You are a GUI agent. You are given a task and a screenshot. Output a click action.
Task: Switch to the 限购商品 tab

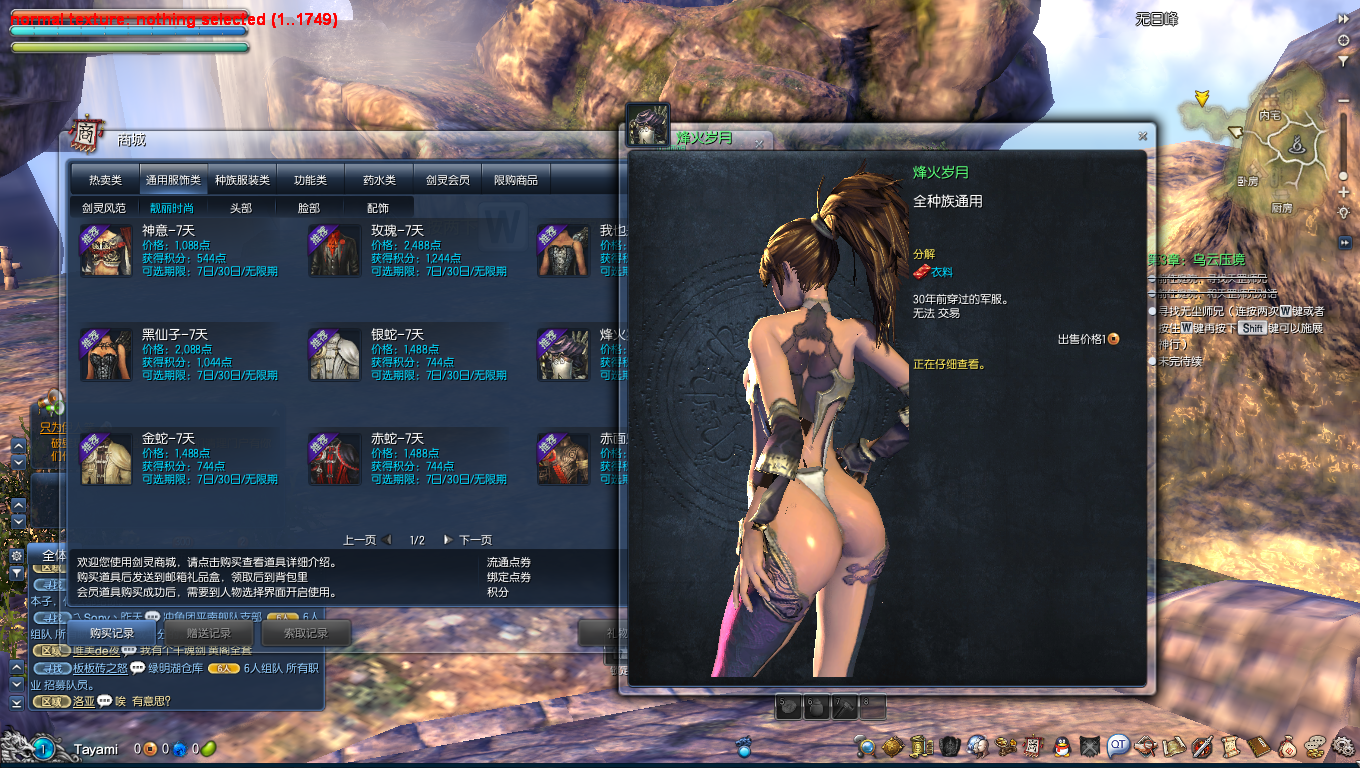click(516, 180)
